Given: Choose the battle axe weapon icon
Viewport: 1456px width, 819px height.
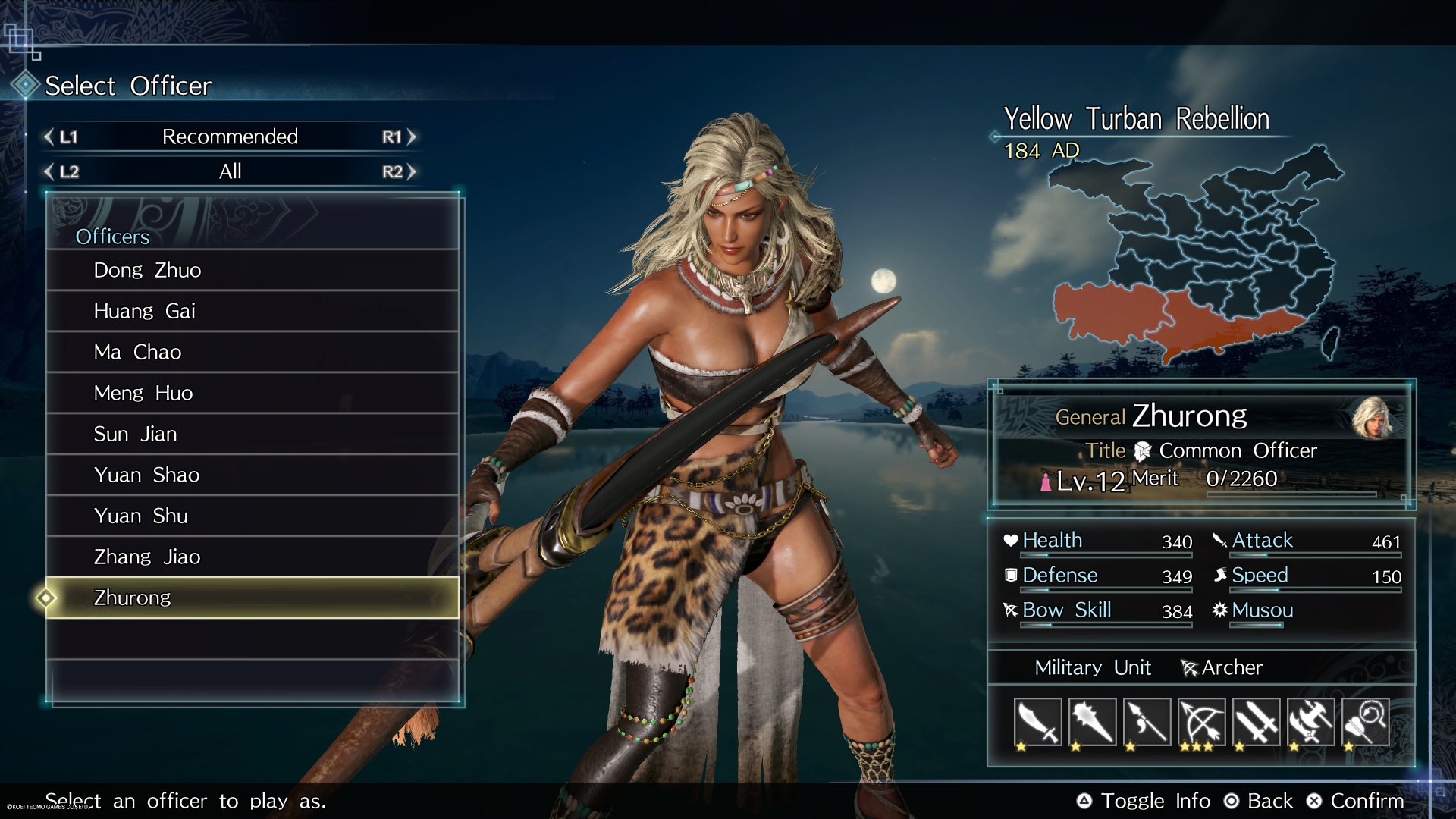Looking at the screenshot, I should (1310, 723).
